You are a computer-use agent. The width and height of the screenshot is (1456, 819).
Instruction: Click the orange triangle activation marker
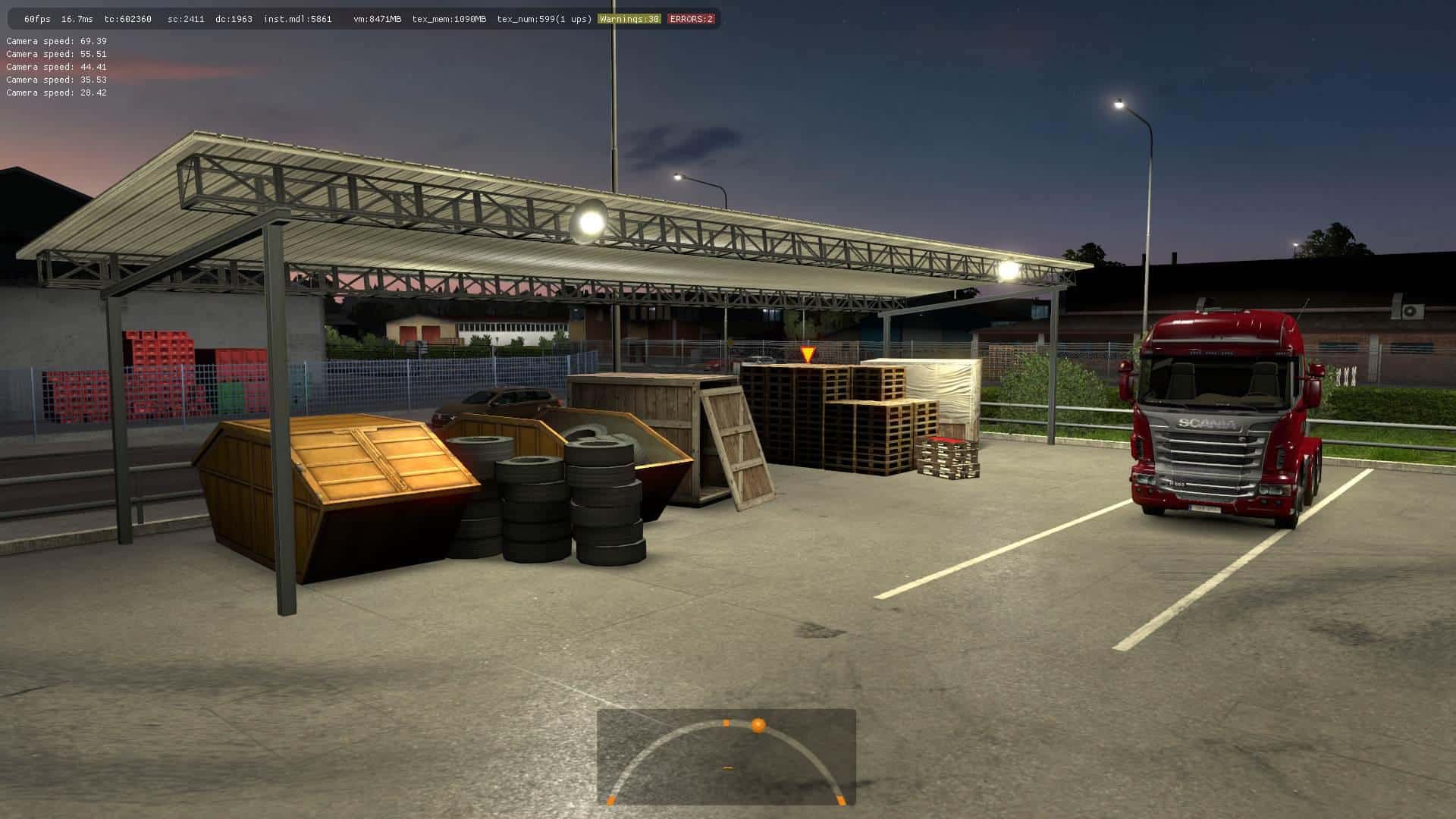808,354
